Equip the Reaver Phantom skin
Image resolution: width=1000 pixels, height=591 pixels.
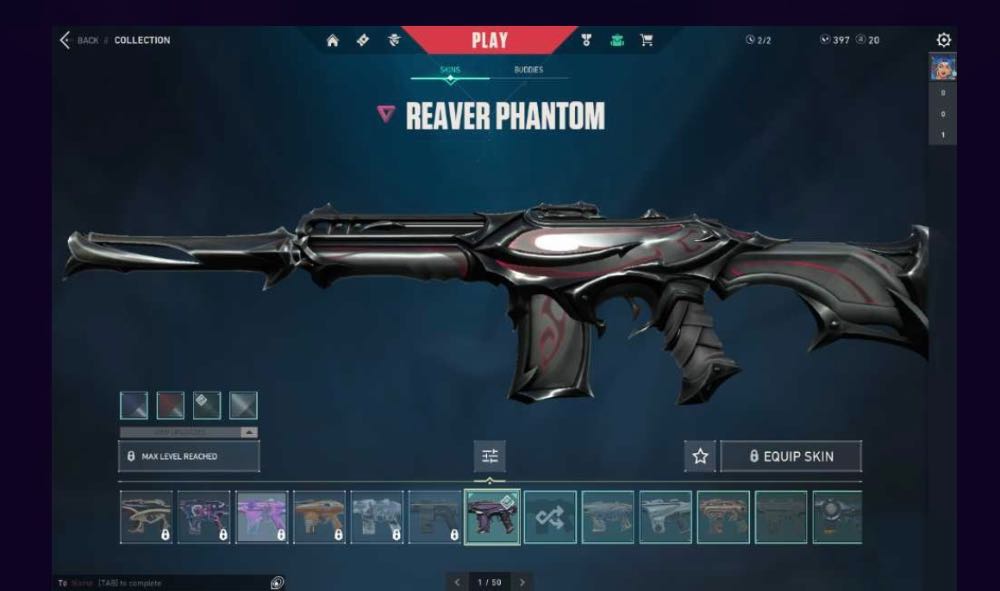coord(791,456)
